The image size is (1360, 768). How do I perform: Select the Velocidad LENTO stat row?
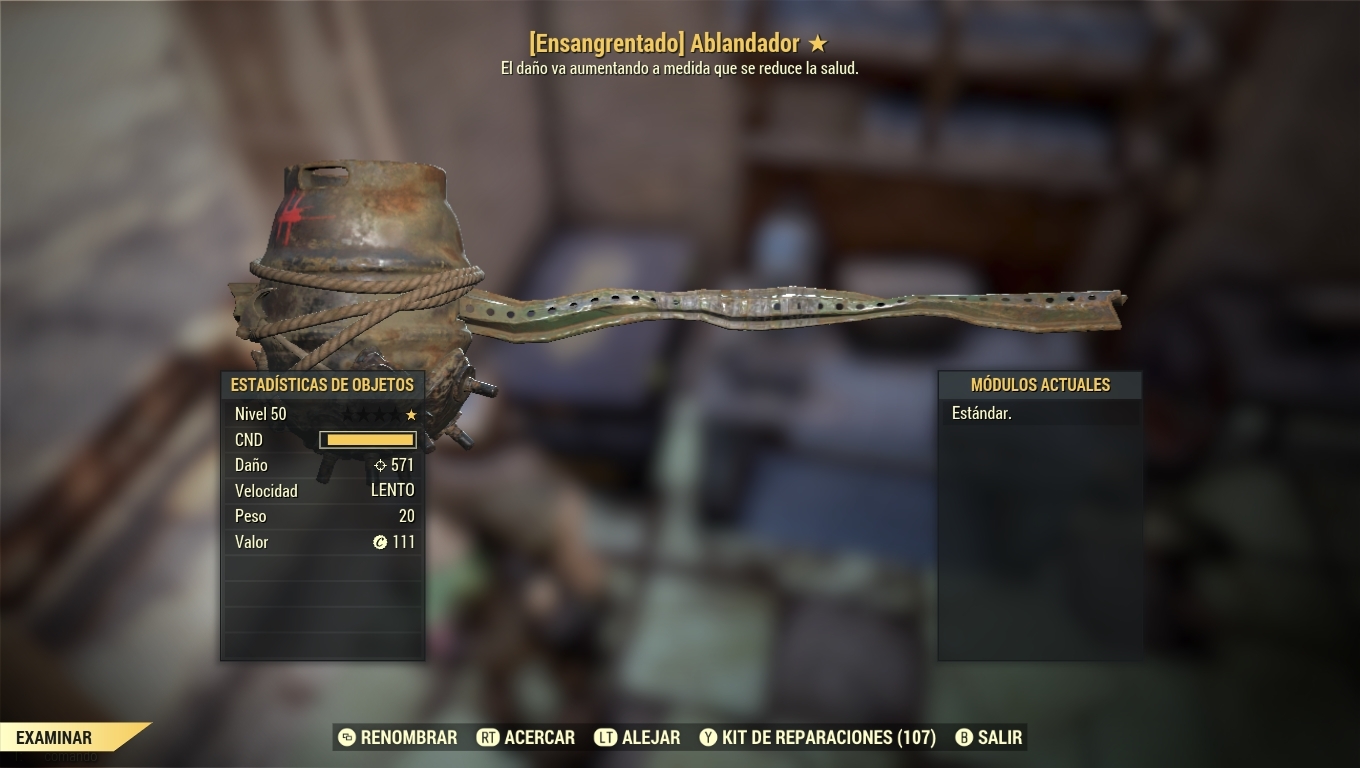point(322,491)
